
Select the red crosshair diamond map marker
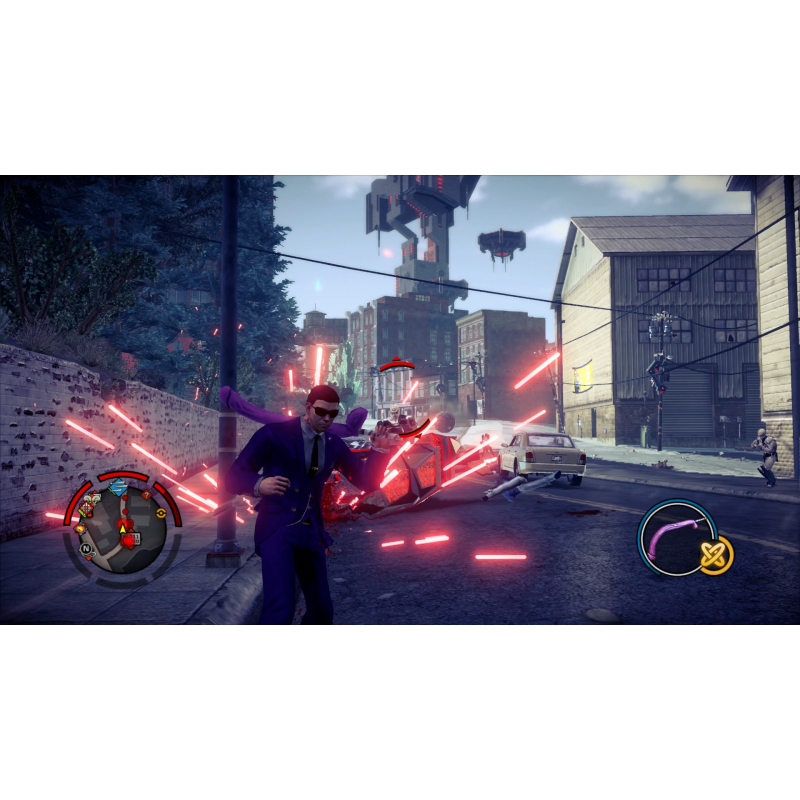85,508
